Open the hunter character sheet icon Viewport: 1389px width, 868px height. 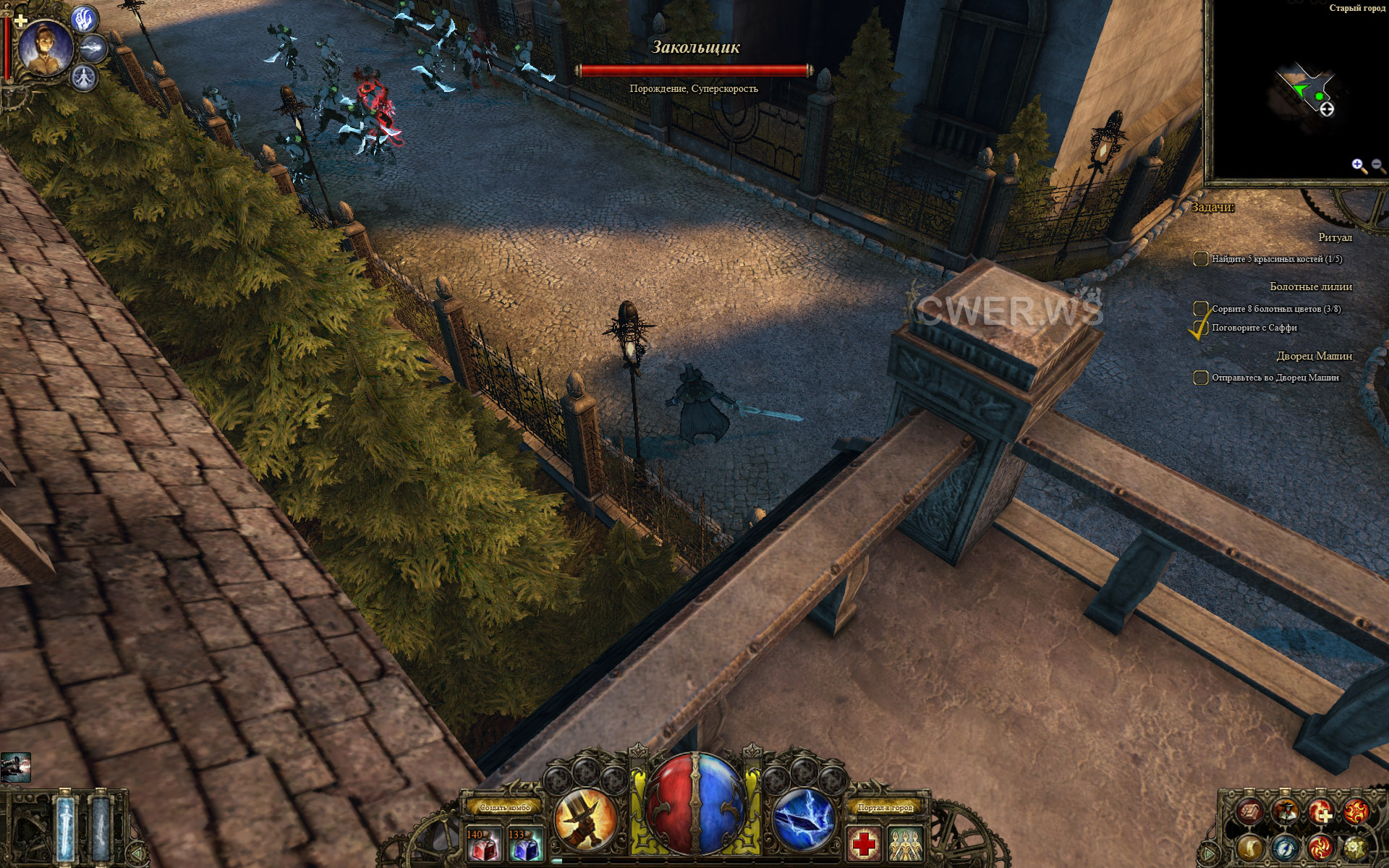[x=1286, y=812]
